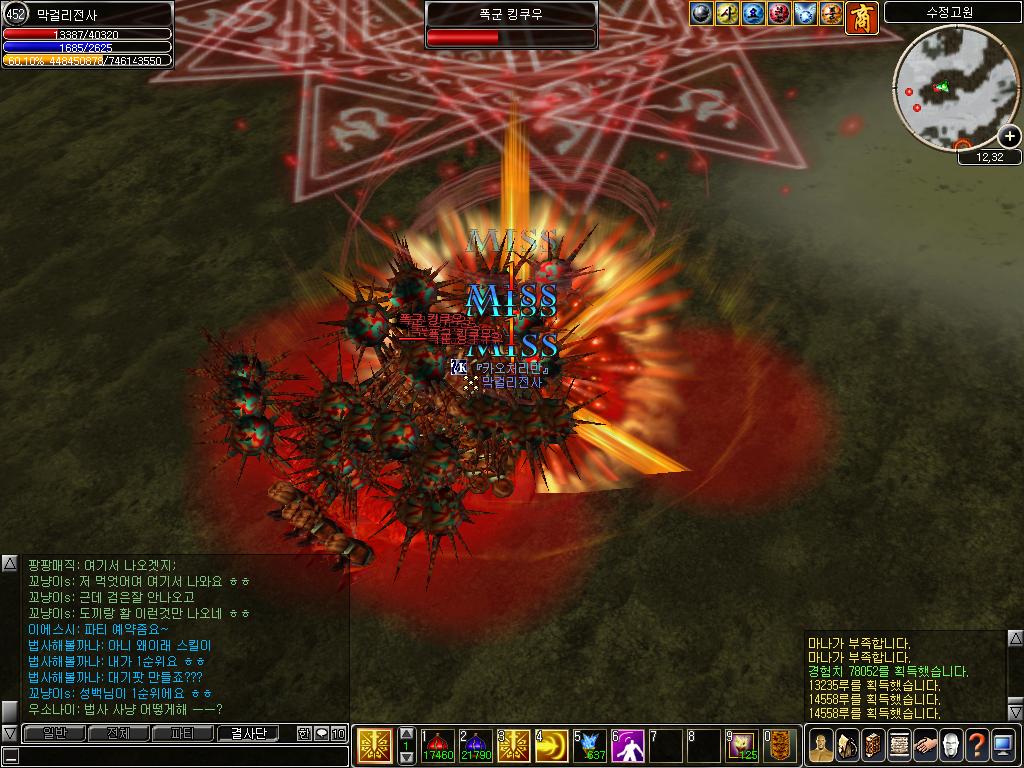Toggle the 한 language input button

(x=304, y=733)
